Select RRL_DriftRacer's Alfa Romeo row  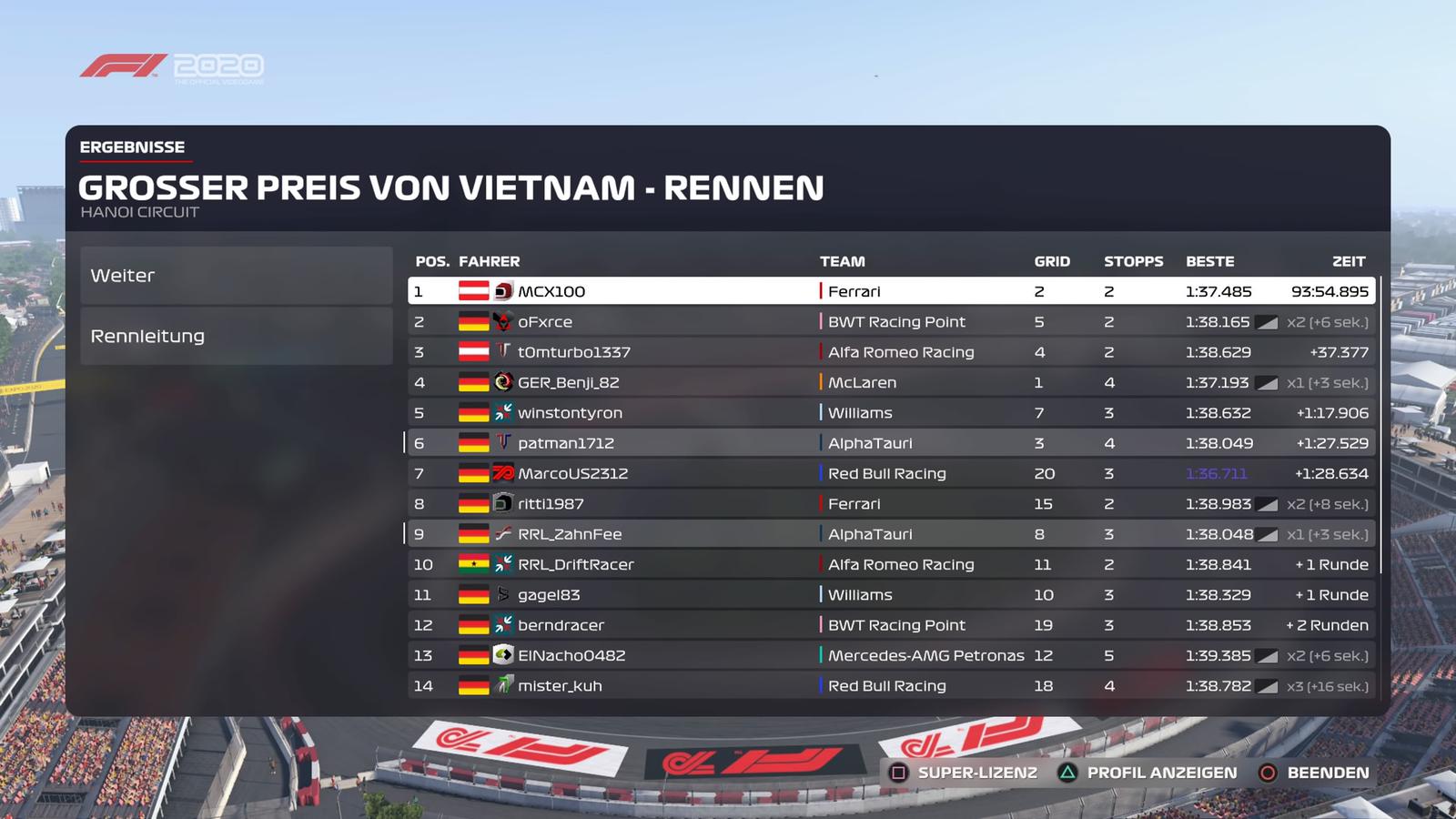[890, 564]
